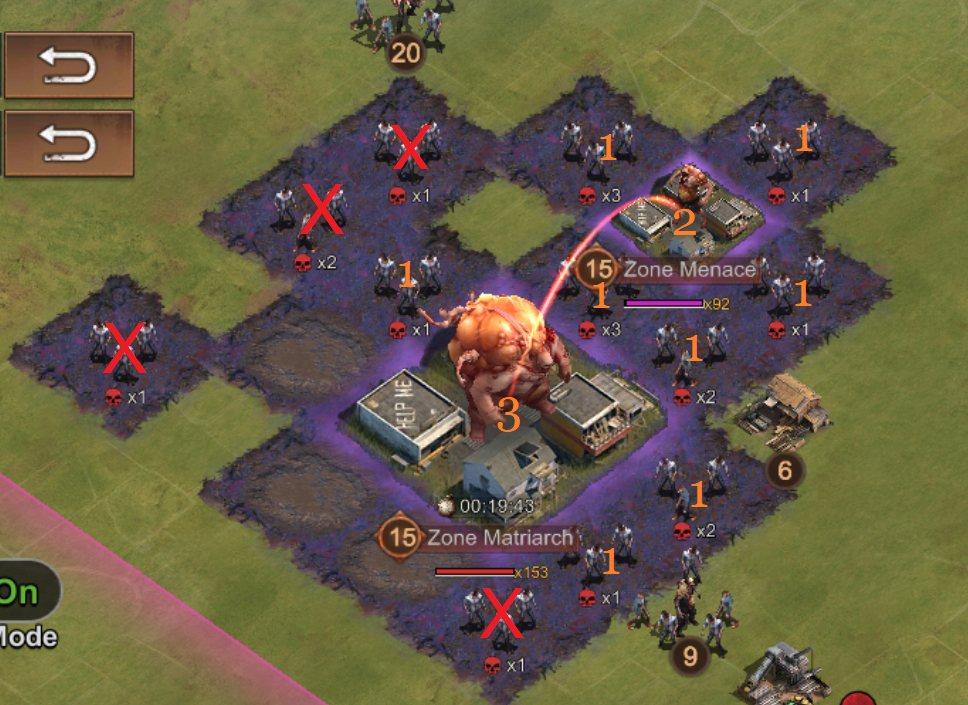This screenshot has height=705, width=968.
Task: Tap the level 20 map badge
Action: tap(405, 53)
